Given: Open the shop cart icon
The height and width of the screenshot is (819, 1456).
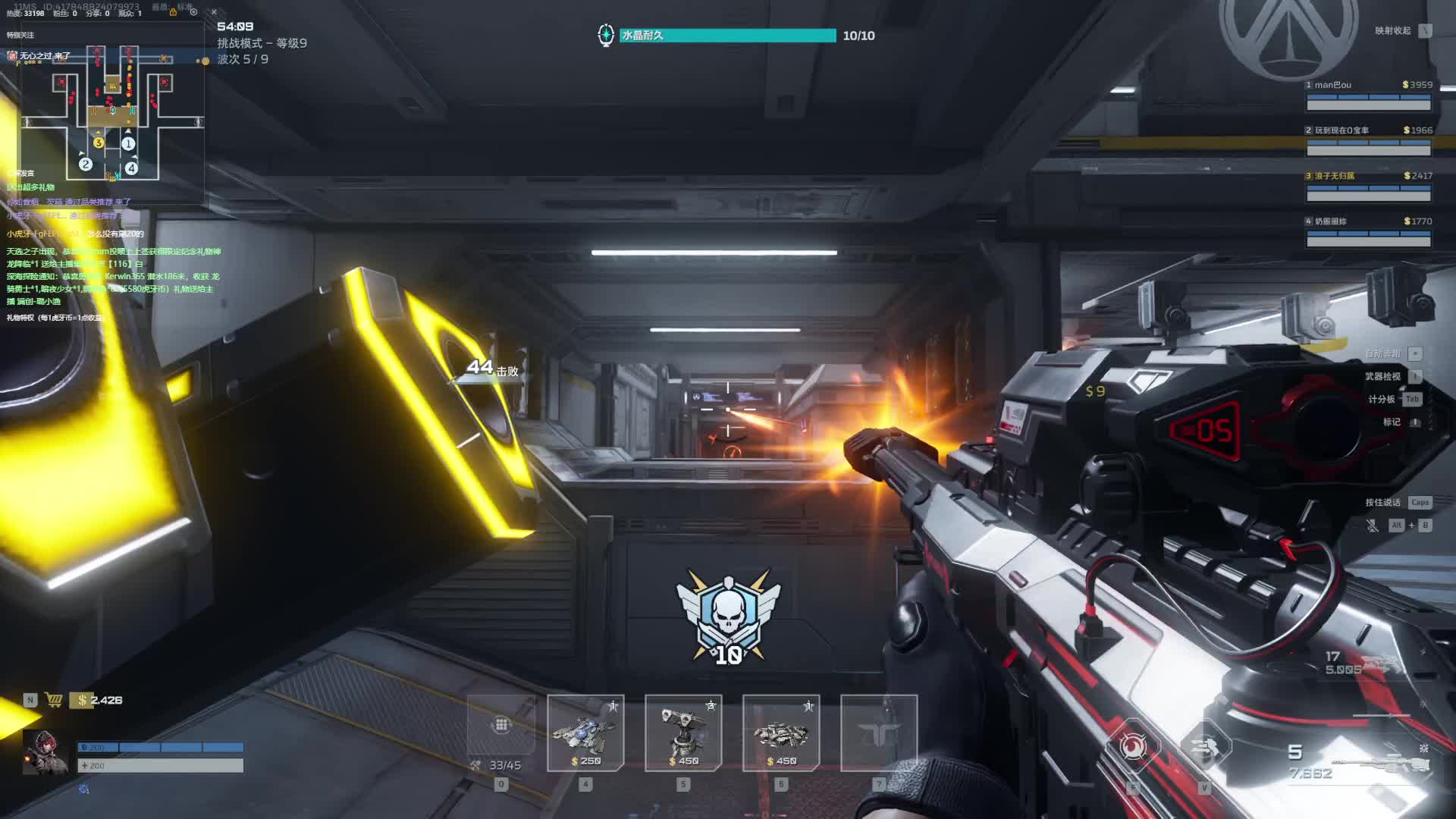Looking at the screenshot, I should 54,700.
